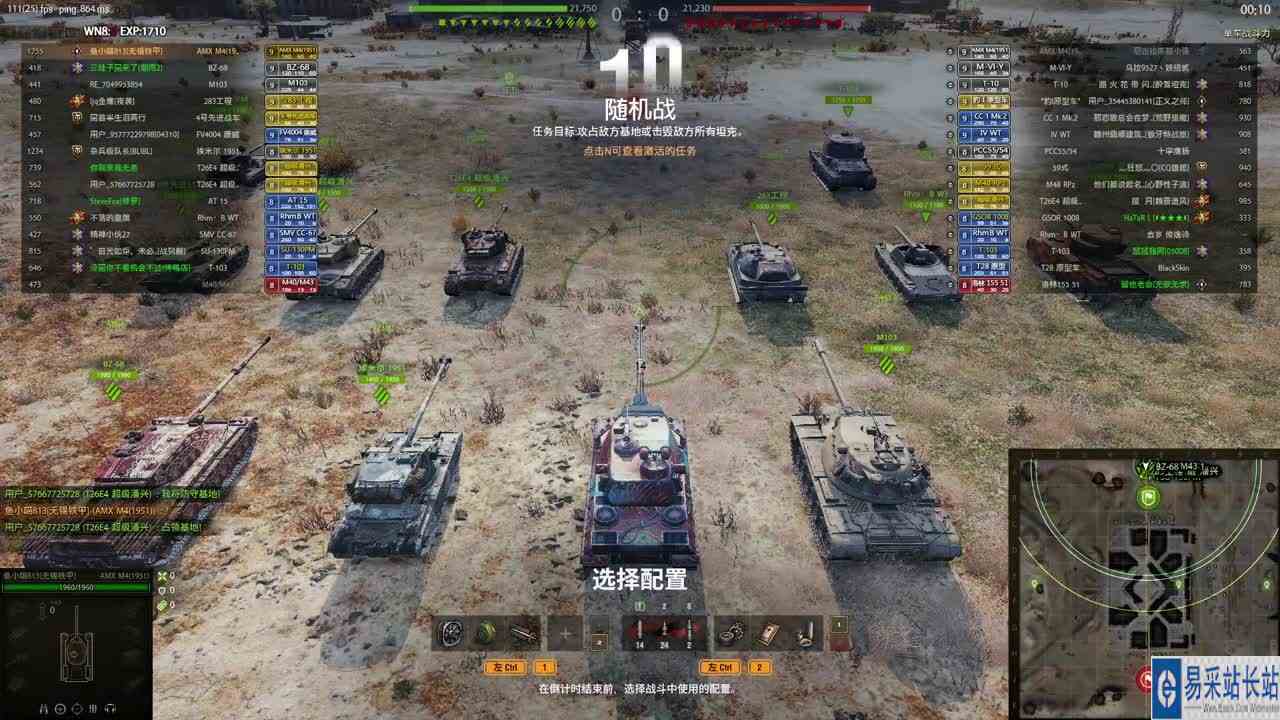This screenshot has height=720, width=1280.
Task: Switch to shell loadout tab 2
Action: [x=664, y=605]
